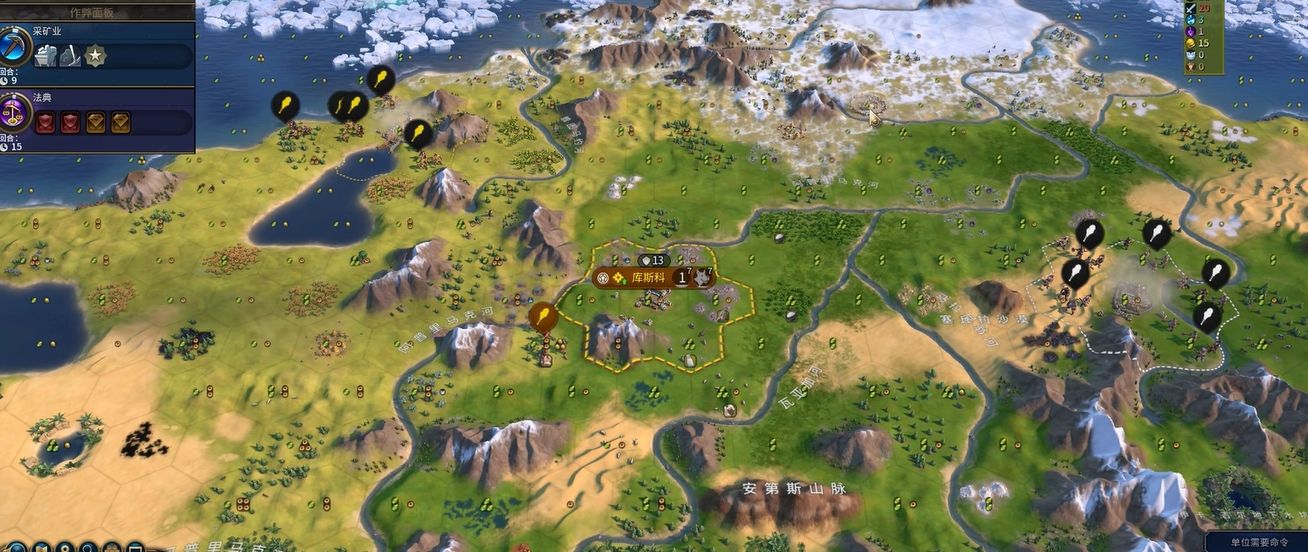Click the gold star boost icon under Mining

(95, 57)
